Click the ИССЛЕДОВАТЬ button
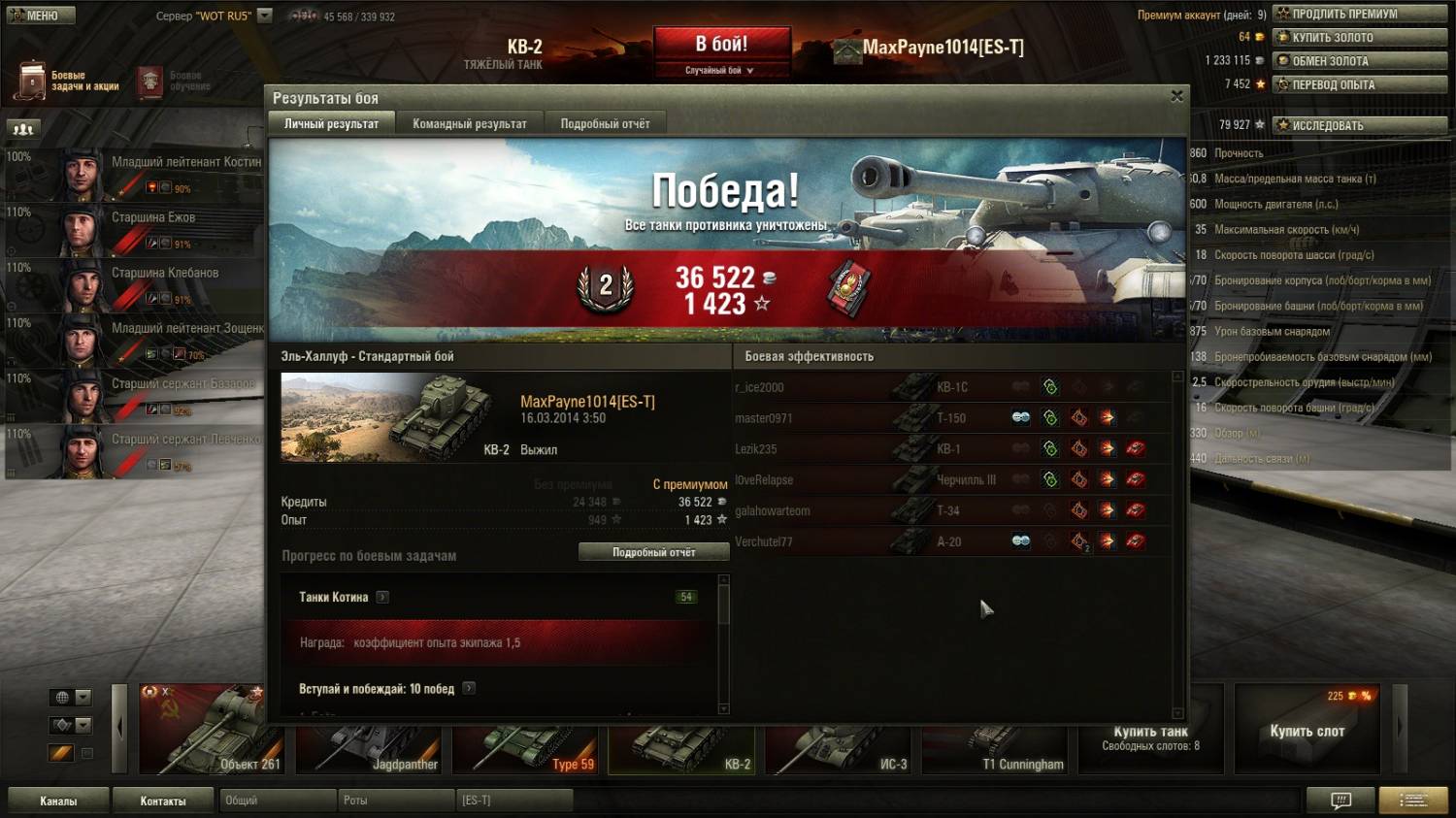Viewport: 1456px width, 818px height. (1359, 125)
